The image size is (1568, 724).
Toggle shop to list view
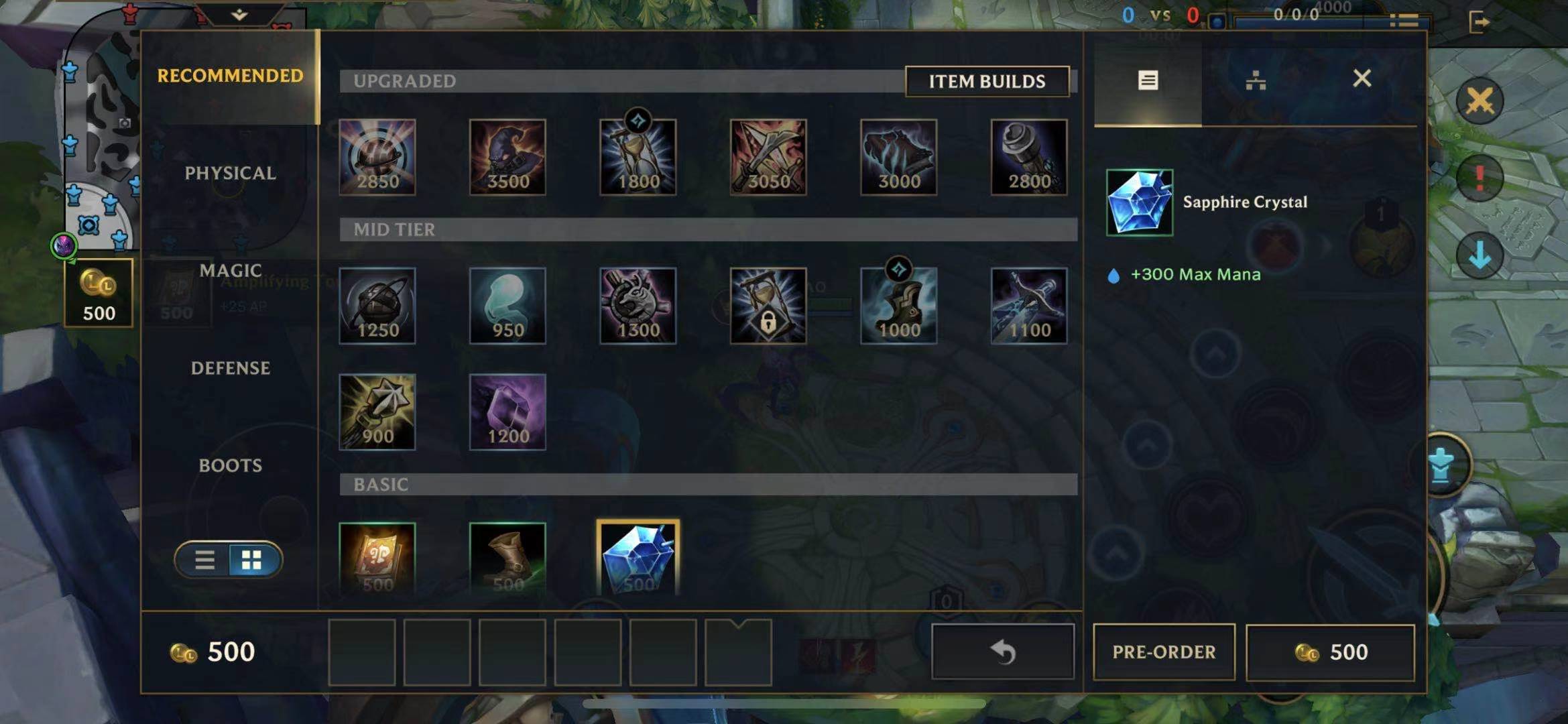tap(204, 560)
